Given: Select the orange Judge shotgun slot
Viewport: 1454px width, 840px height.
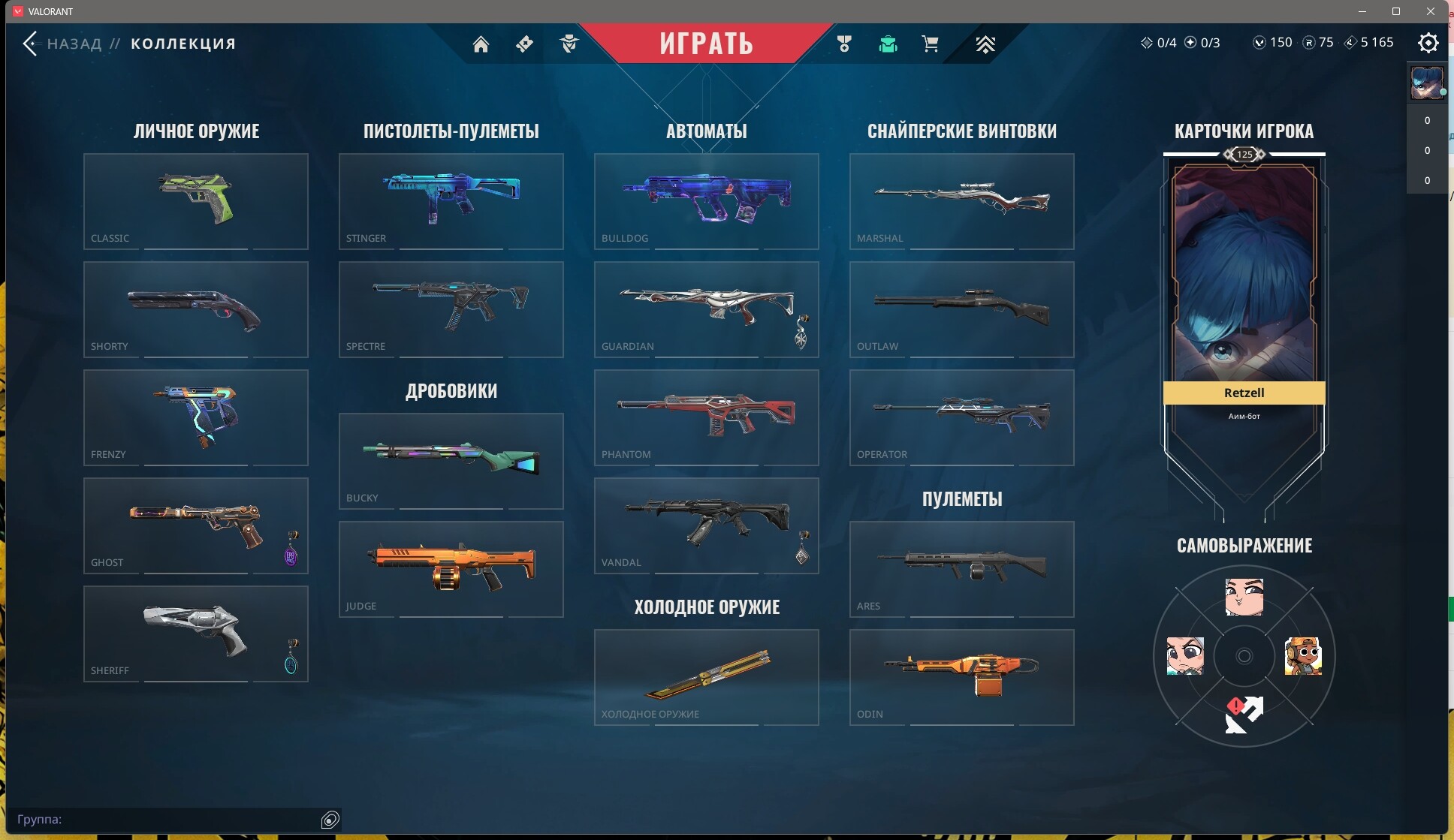Looking at the screenshot, I should click(x=451, y=569).
